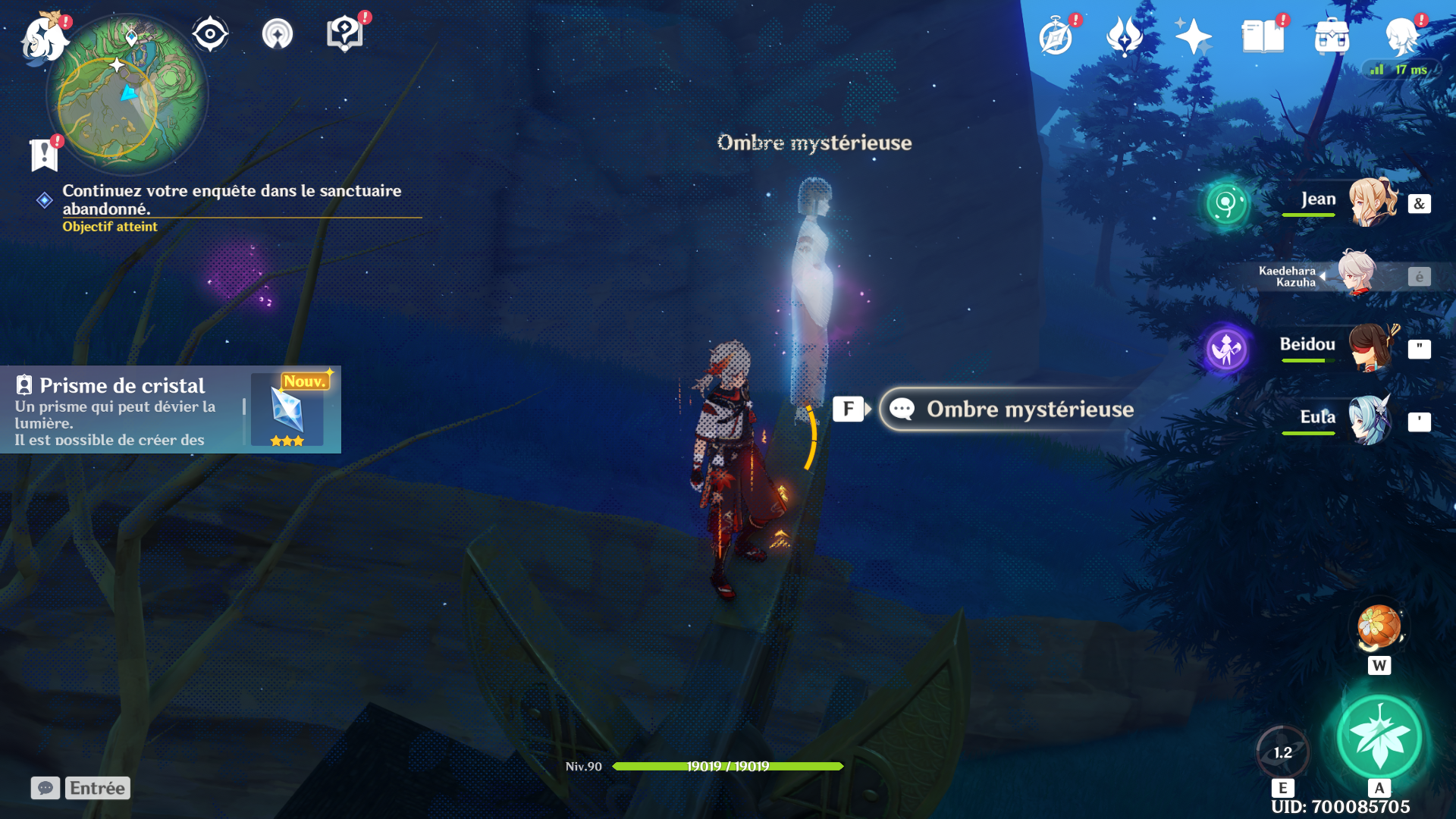The height and width of the screenshot is (819, 1456).
Task: Open the chat box speech bubble
Action: point(45,788)
